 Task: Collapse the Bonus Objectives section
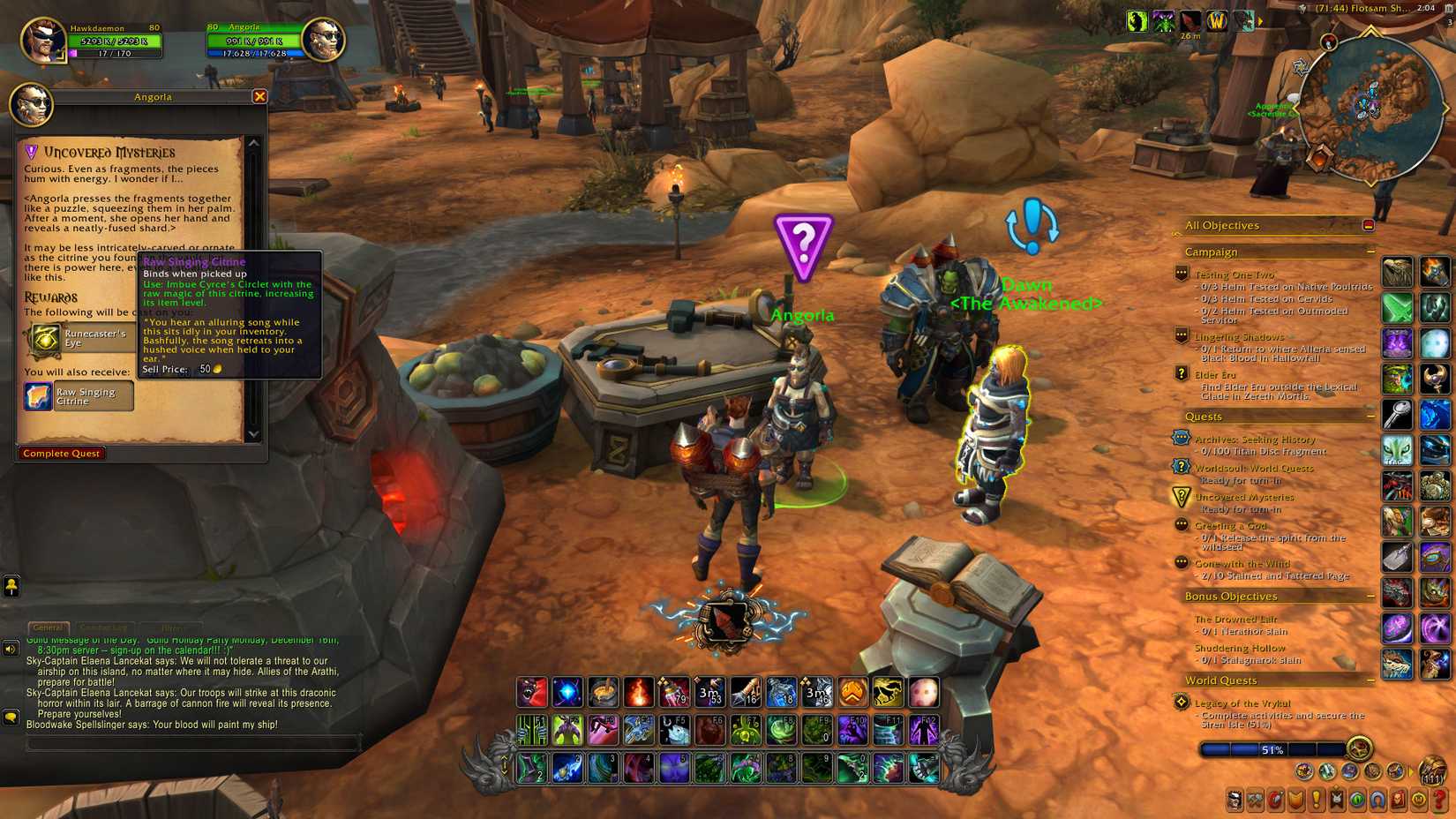[x=1370, y=597]
